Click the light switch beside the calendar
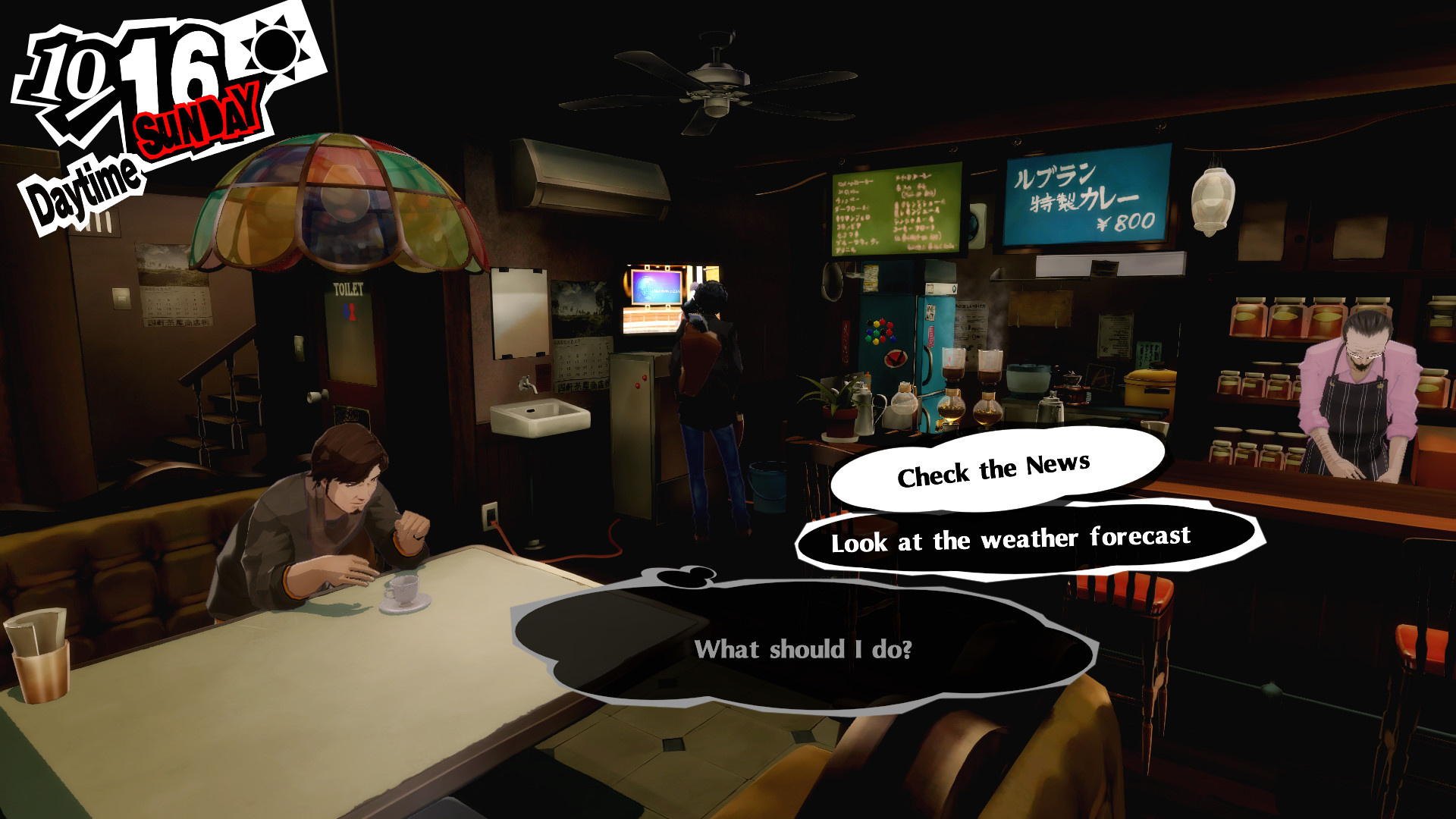1456x819 pixels. point(121,300)
